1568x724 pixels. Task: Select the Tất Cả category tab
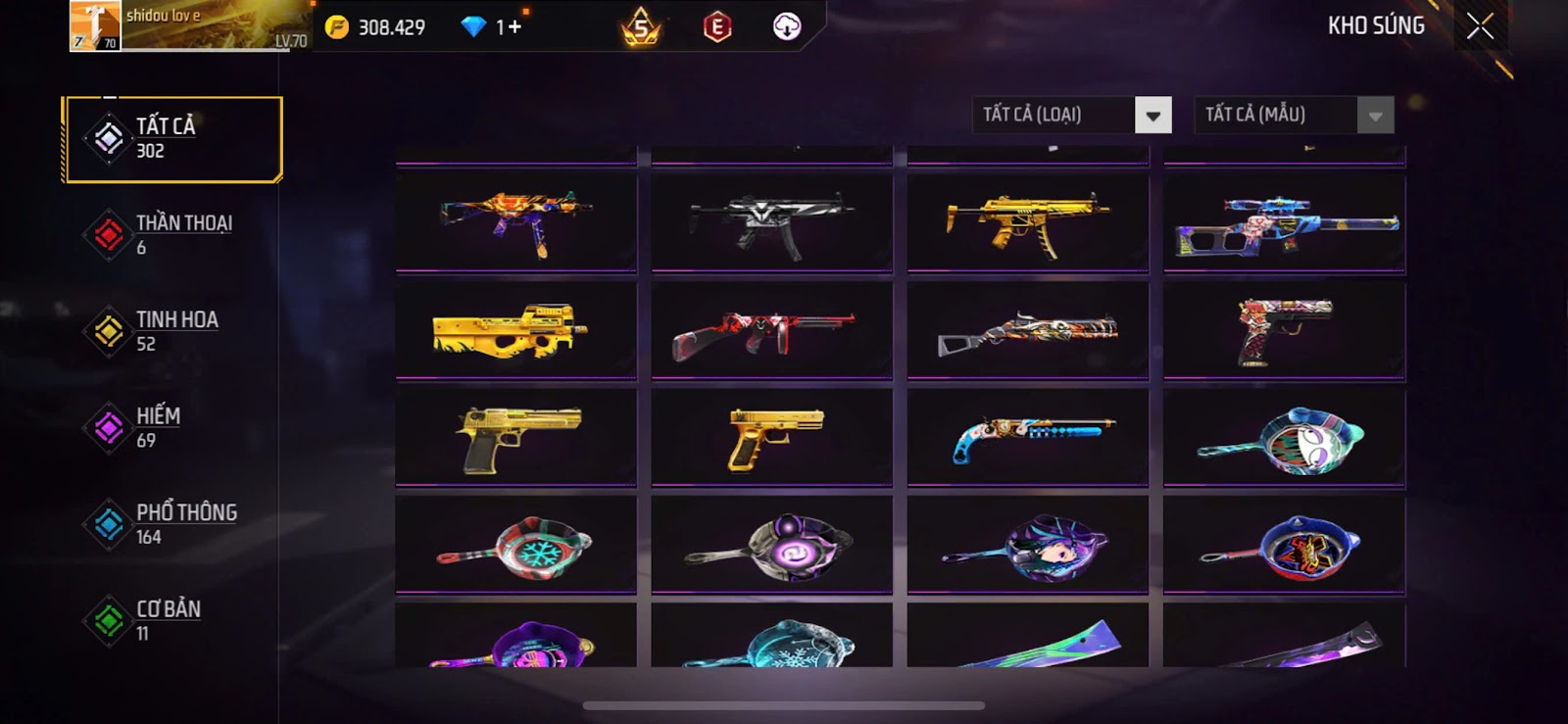172,139
